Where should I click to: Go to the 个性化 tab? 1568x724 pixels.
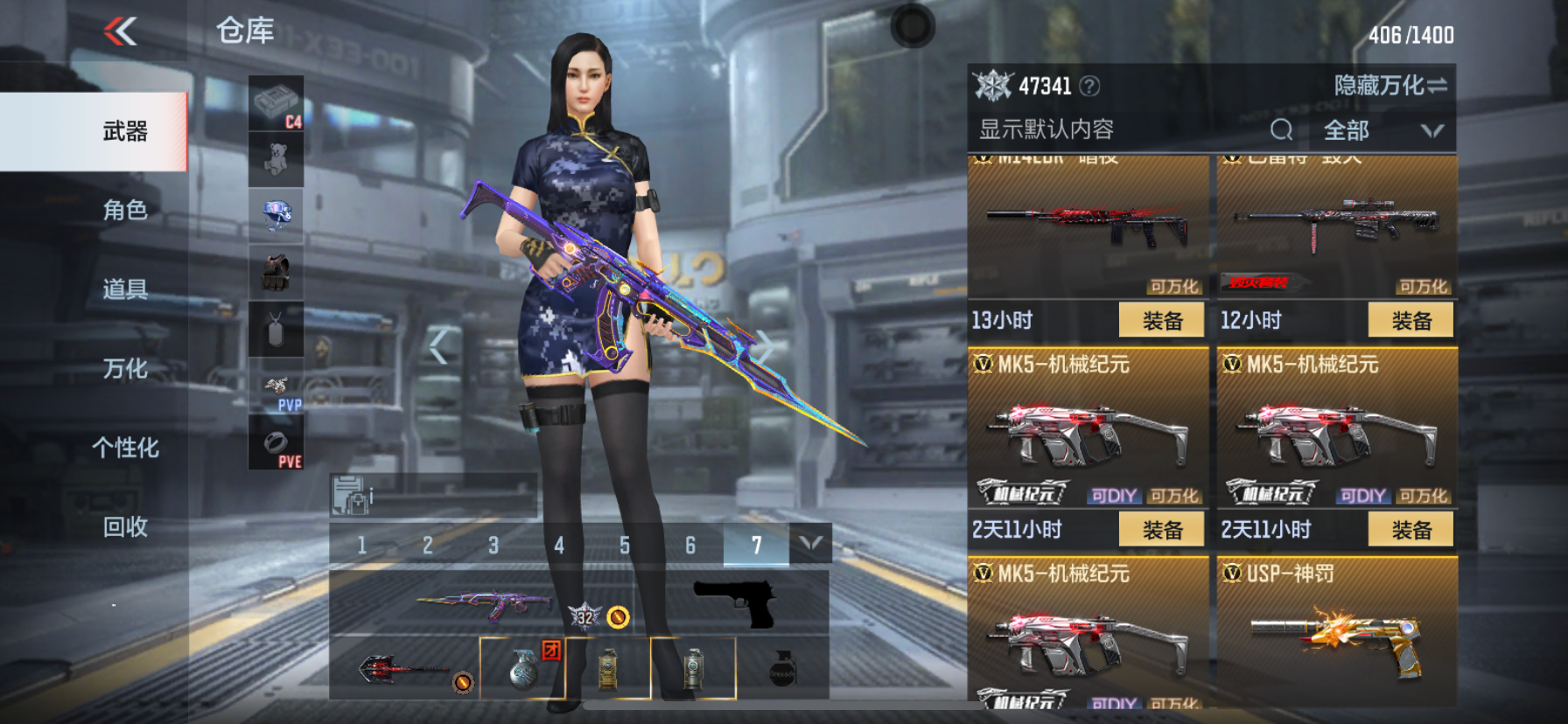pyautogui.click(x=125, y=448)
